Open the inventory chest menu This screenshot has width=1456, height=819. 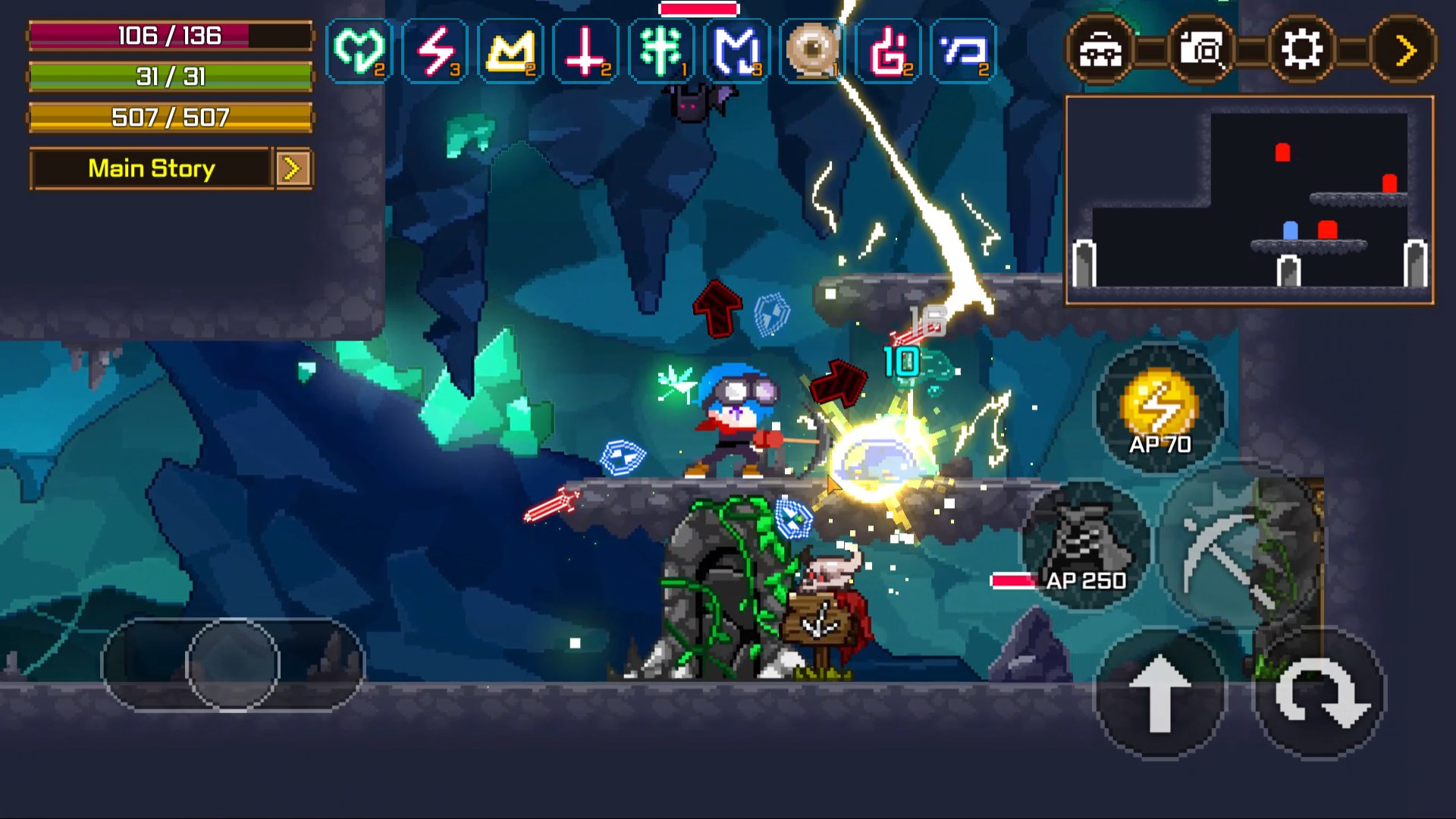[x=1100, y=51]
